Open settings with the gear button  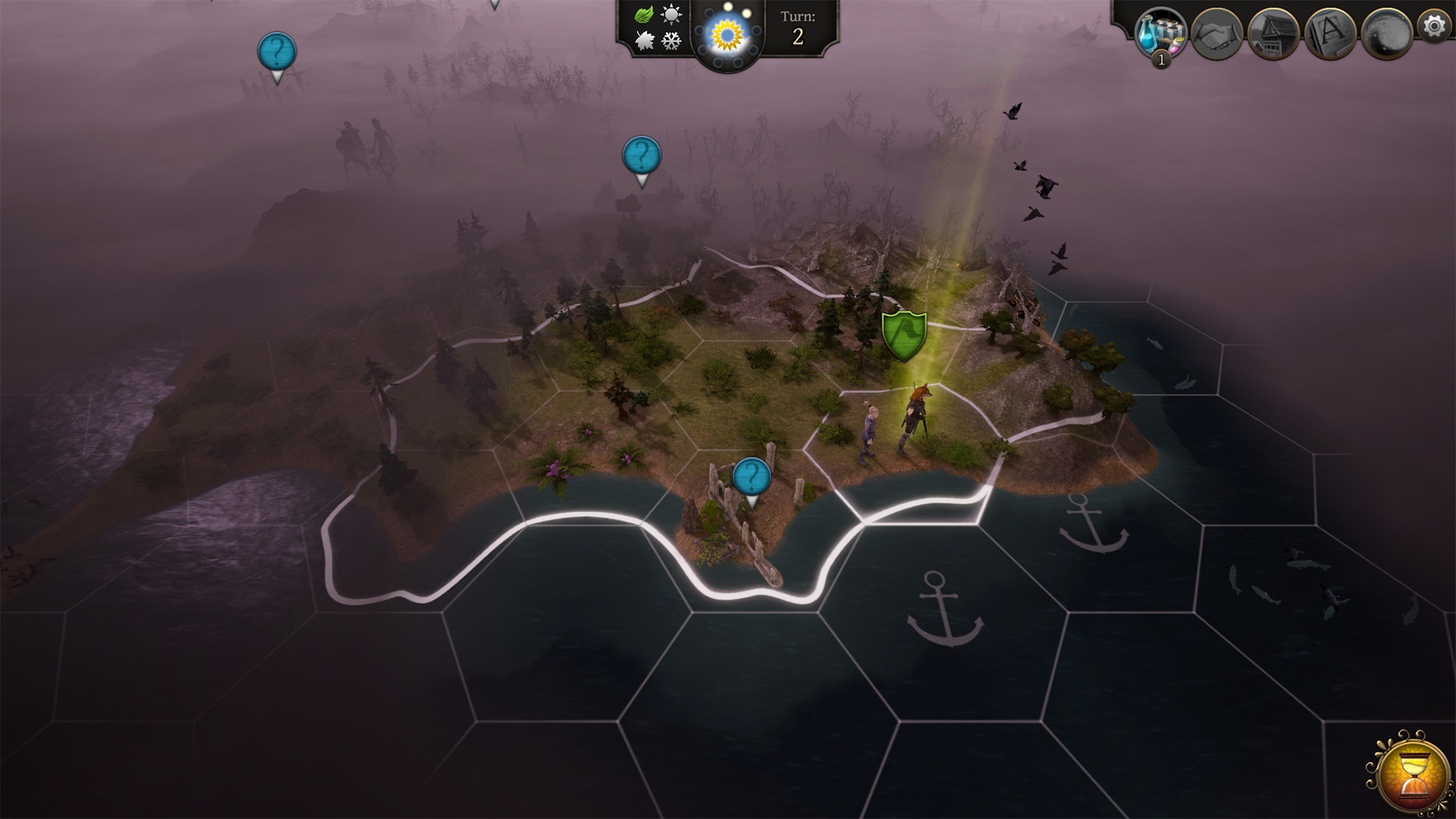pos(1434,27)
